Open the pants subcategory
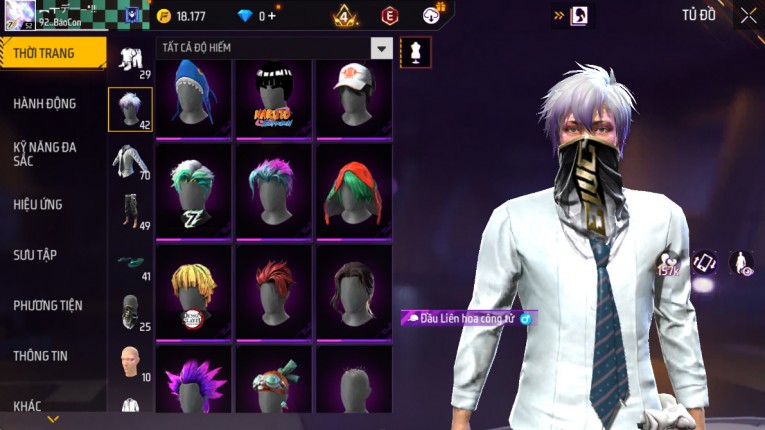Screen dimensions: 765x430 point(129,211)
